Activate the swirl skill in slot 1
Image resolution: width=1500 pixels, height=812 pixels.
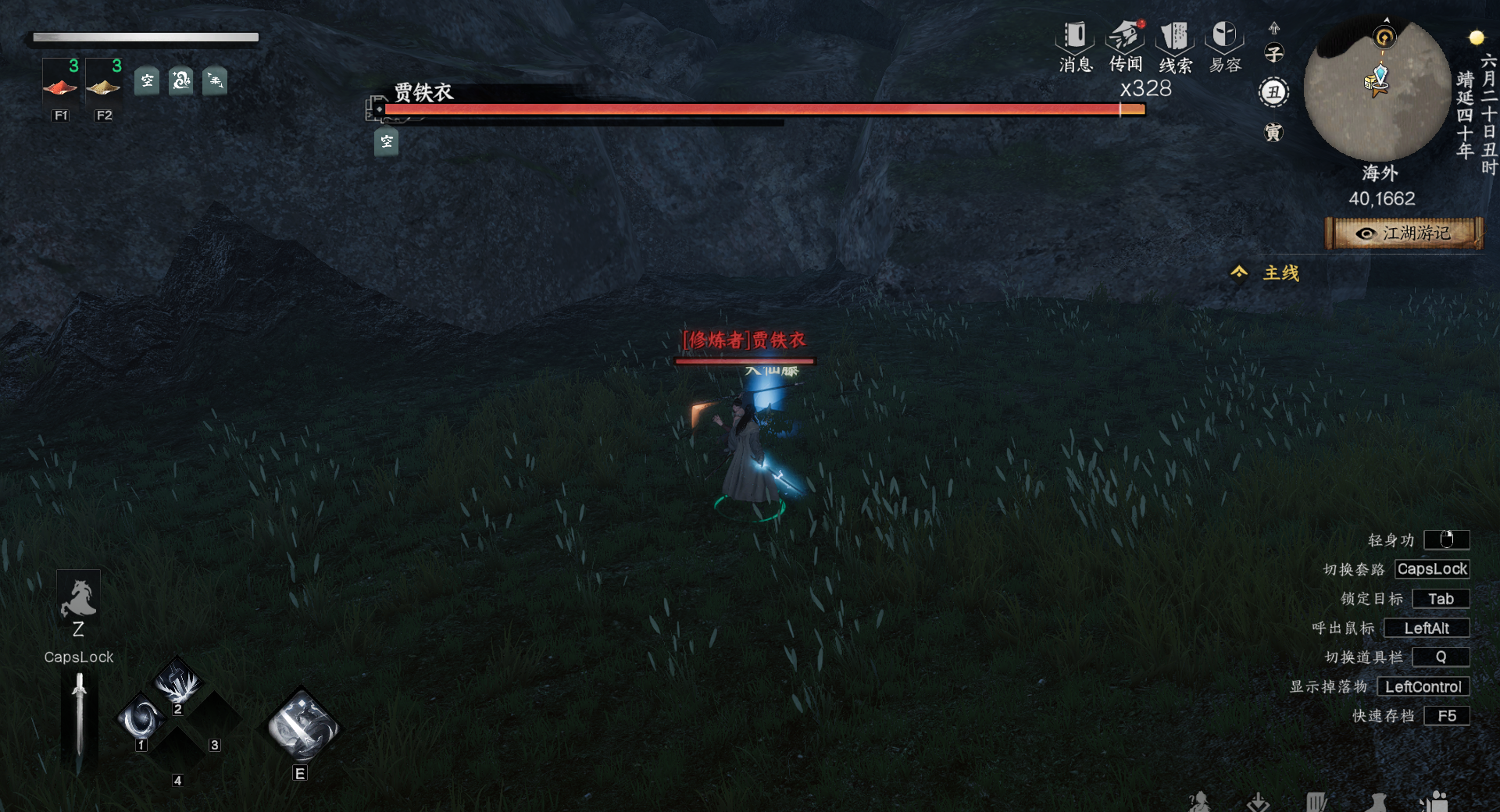tap(141, 718)
